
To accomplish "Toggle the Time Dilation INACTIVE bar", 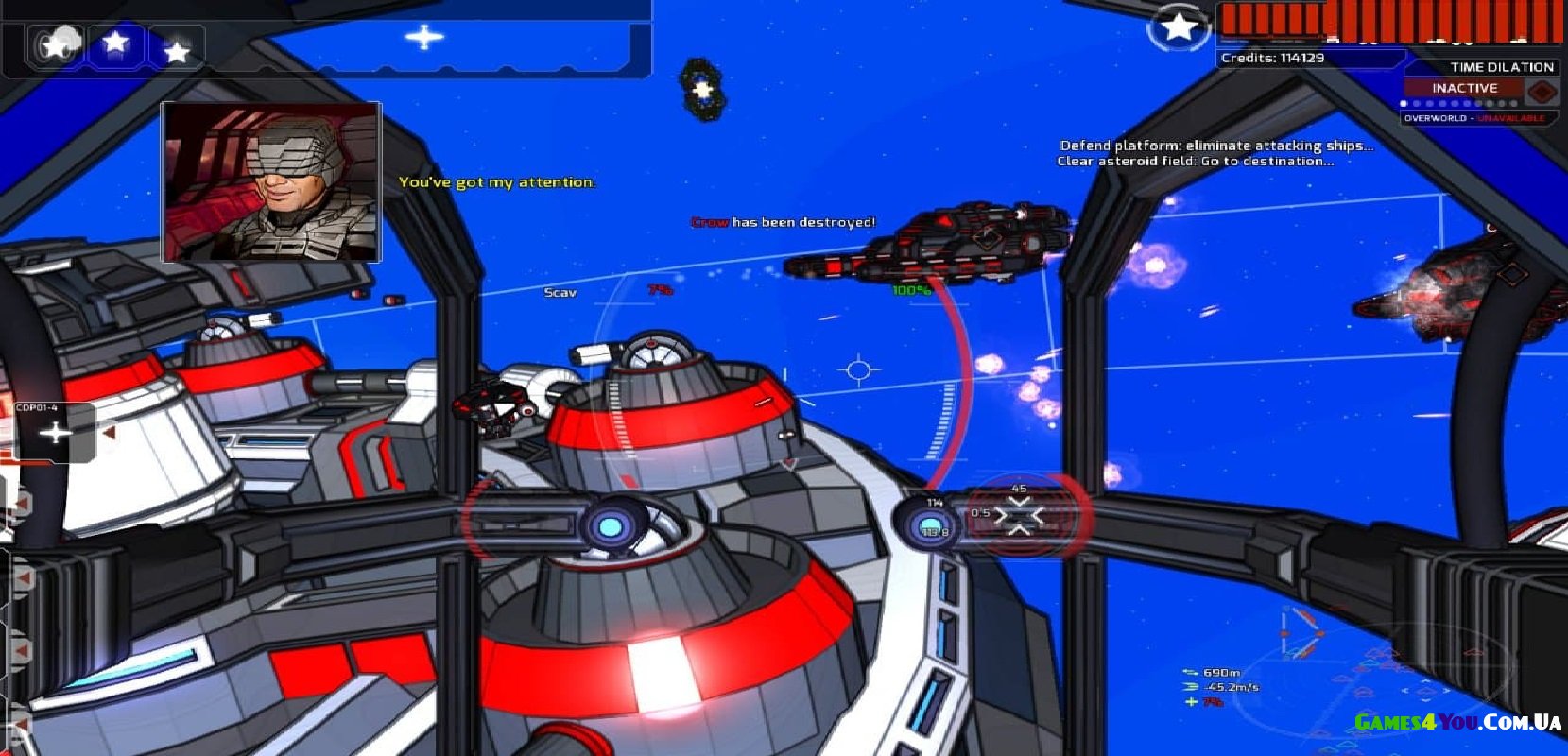I will pos(1463,88).
